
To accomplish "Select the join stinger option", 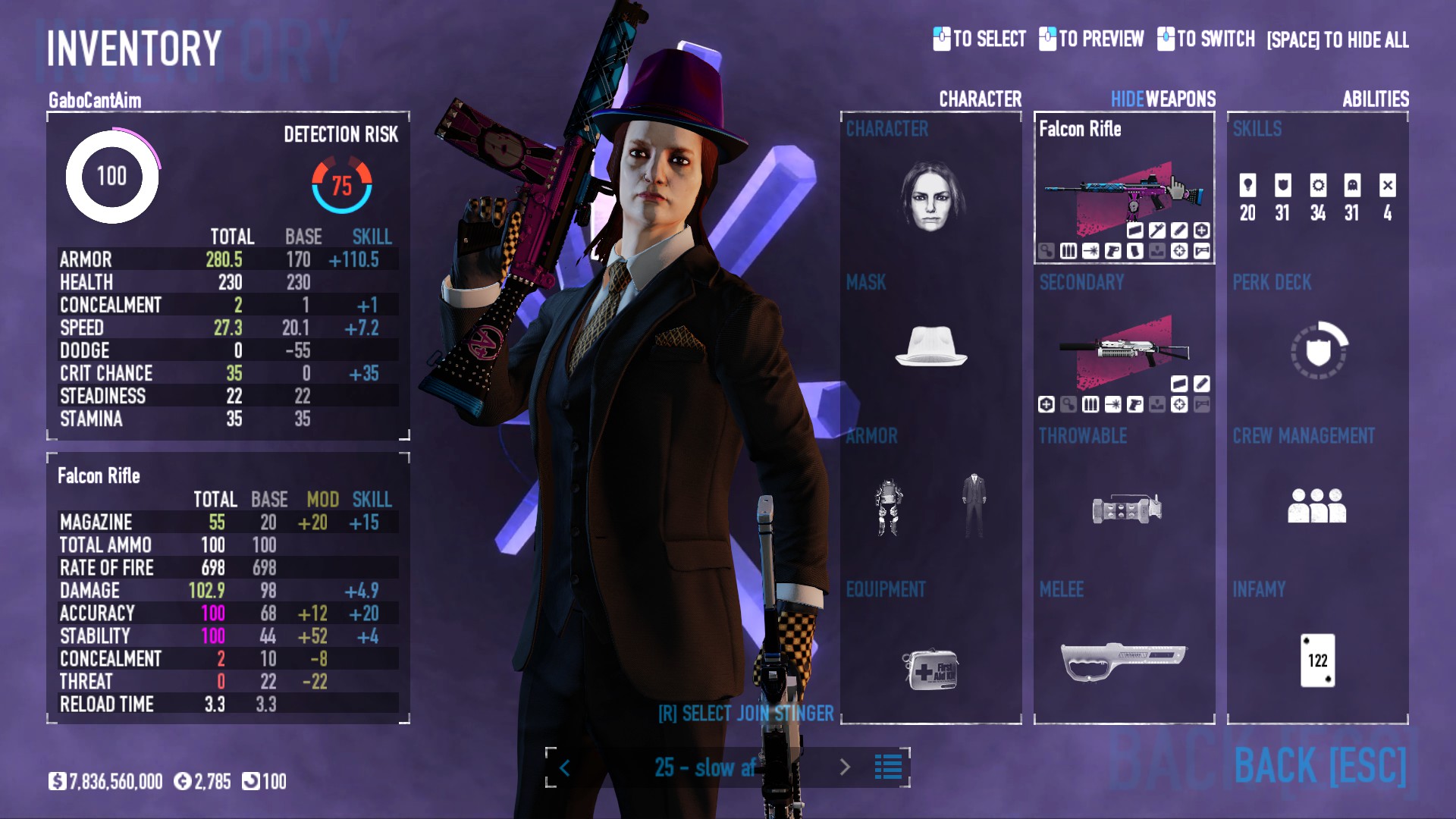I will 745,714.
